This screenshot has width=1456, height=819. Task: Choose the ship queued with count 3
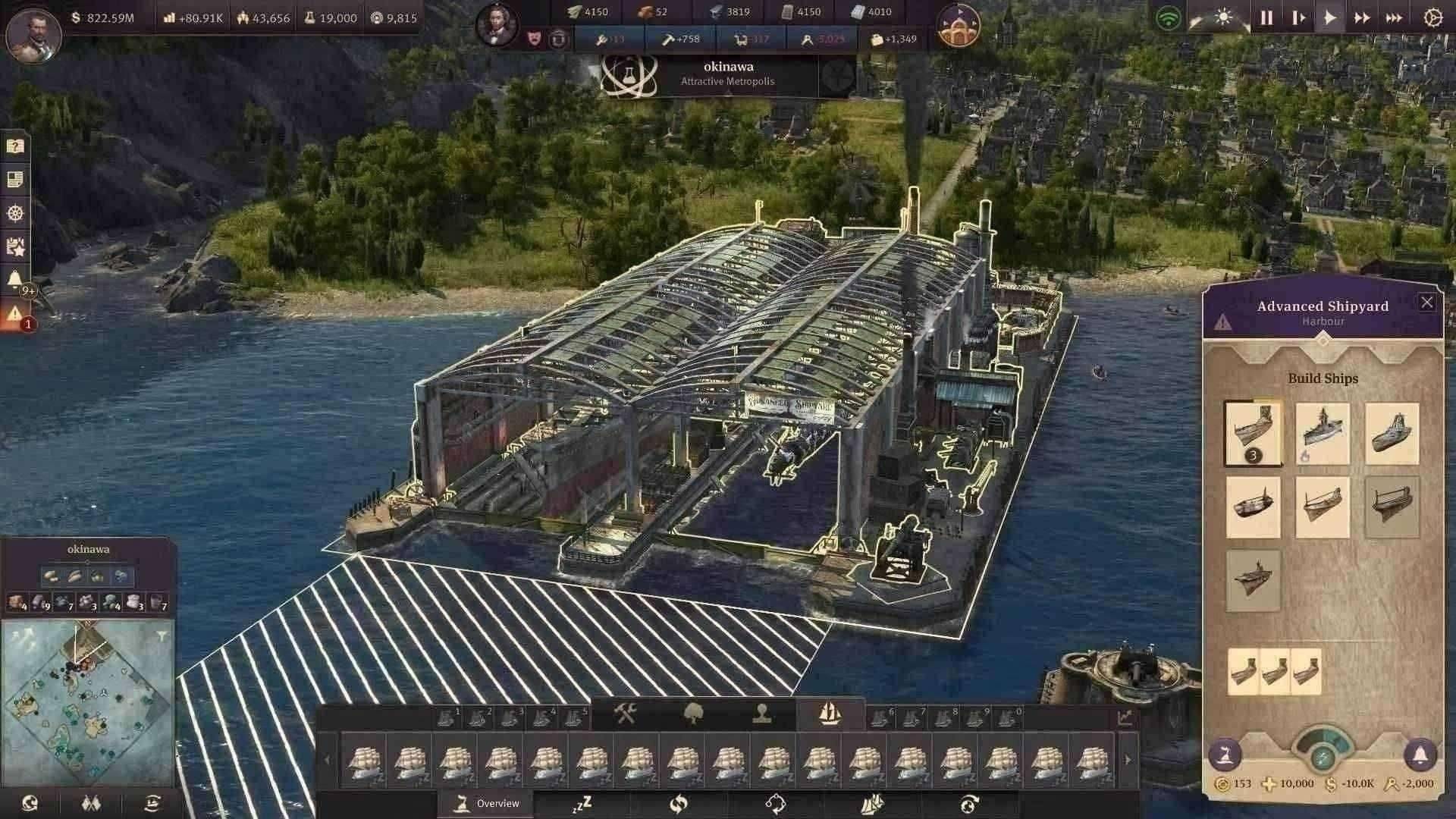coord(1253,434)
